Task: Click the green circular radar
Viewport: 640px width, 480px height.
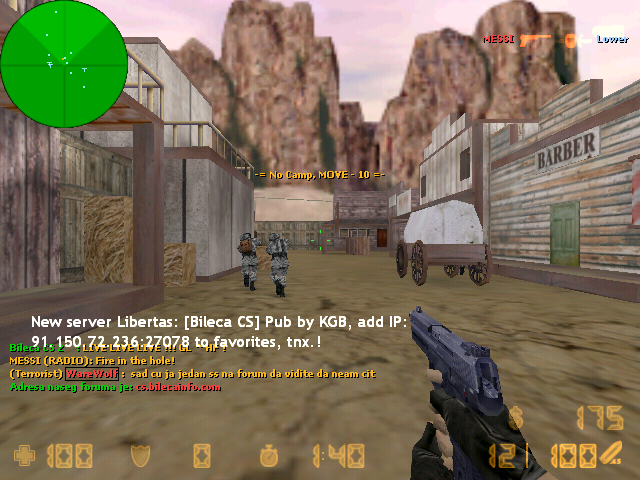Action: (64, 63)
